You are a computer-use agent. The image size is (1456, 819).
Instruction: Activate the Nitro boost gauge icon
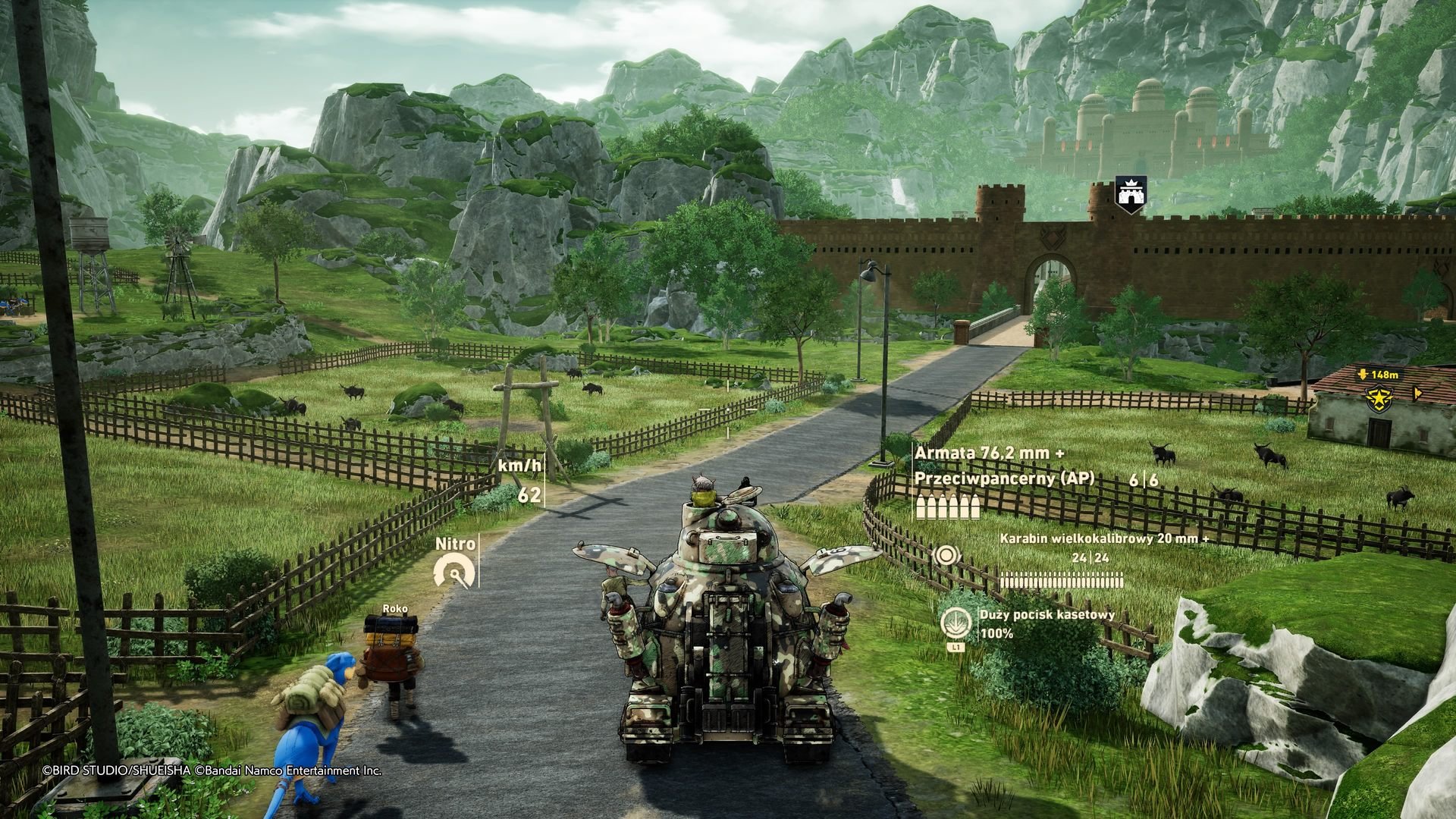(455, 571)
